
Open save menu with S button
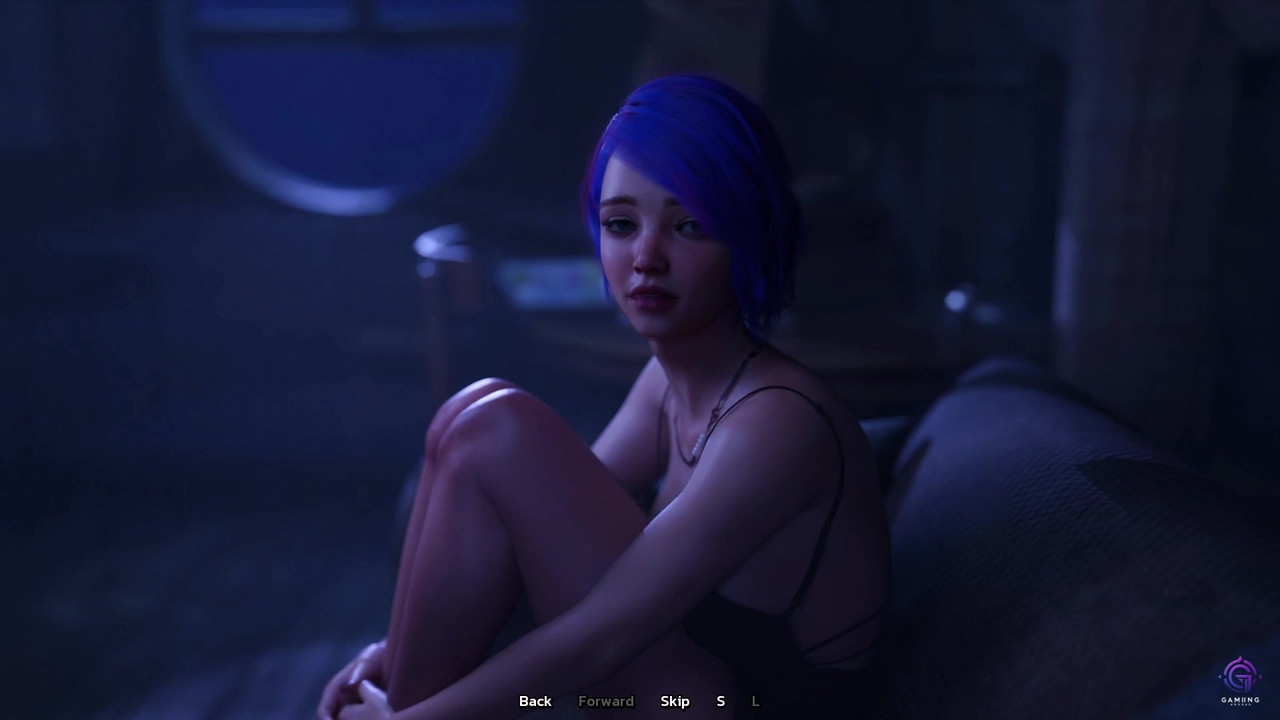pyautogui.click(x=720, y=701)
